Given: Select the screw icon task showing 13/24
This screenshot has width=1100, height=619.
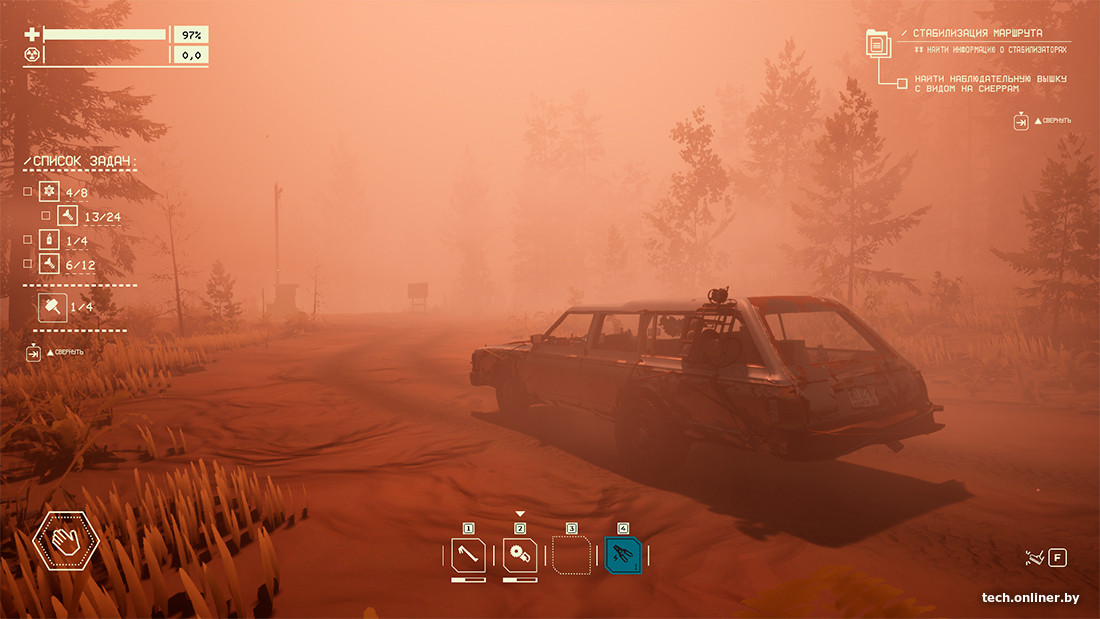Looking at the screenshot, I should [x=67, y=215].
